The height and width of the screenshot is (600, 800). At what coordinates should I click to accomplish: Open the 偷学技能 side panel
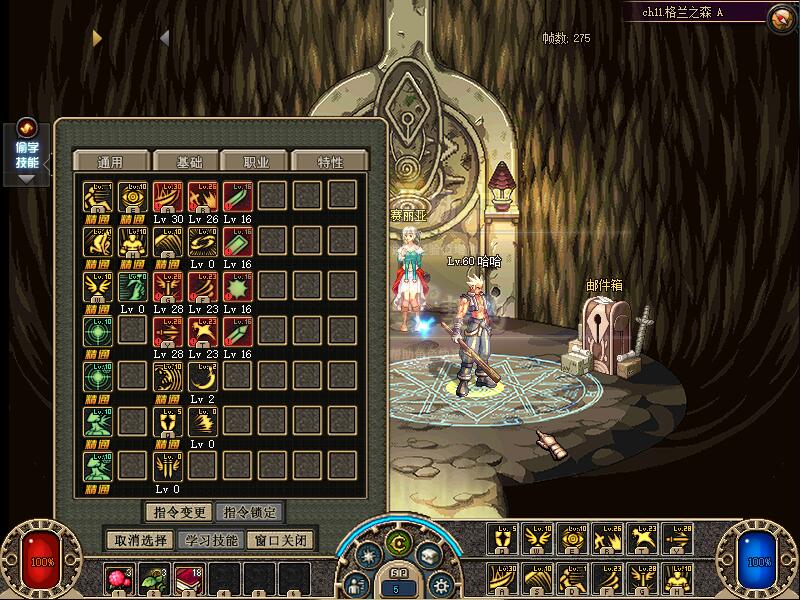click(27, 154)
